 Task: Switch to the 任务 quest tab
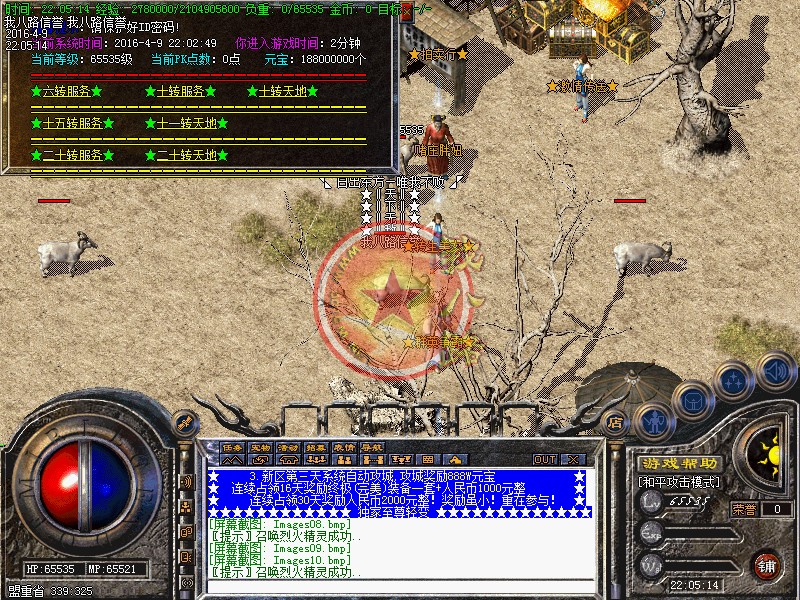232,448
